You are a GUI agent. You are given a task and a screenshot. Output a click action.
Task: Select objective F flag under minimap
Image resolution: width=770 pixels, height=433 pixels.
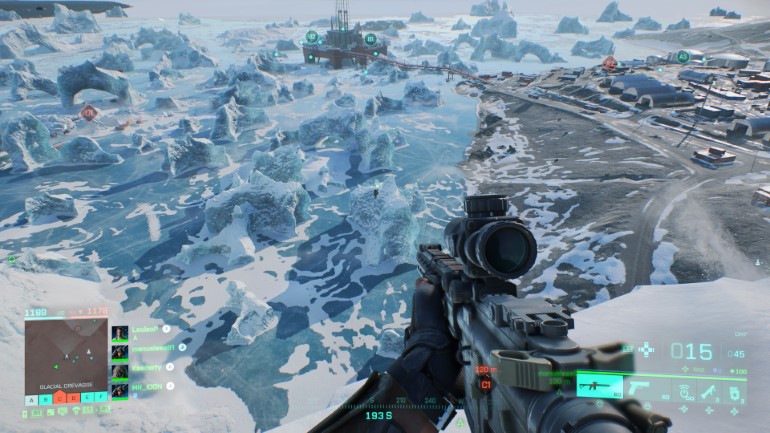[x=101, y=398]
